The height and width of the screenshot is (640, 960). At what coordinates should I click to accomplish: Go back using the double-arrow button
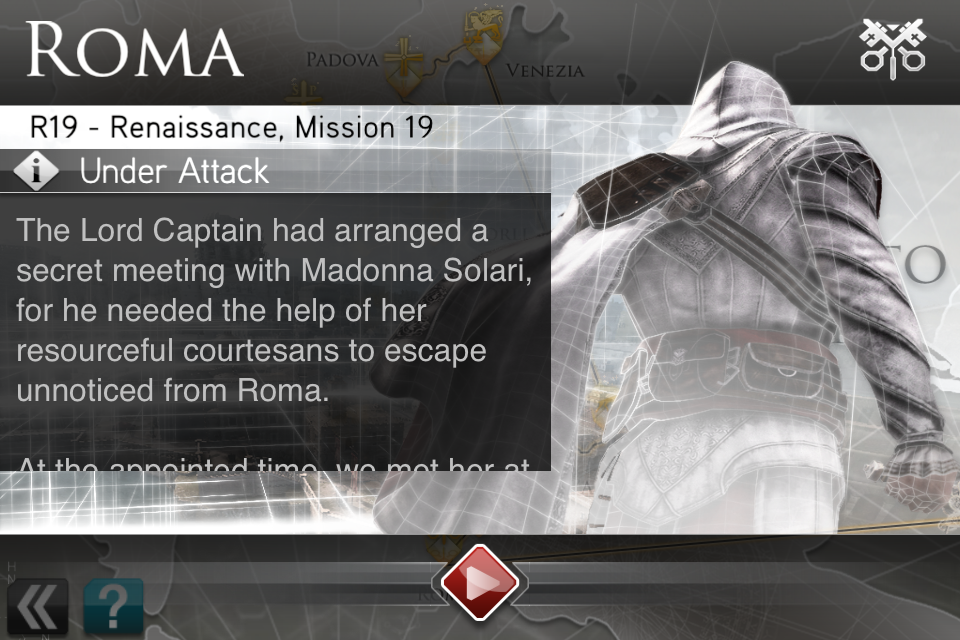38,606
